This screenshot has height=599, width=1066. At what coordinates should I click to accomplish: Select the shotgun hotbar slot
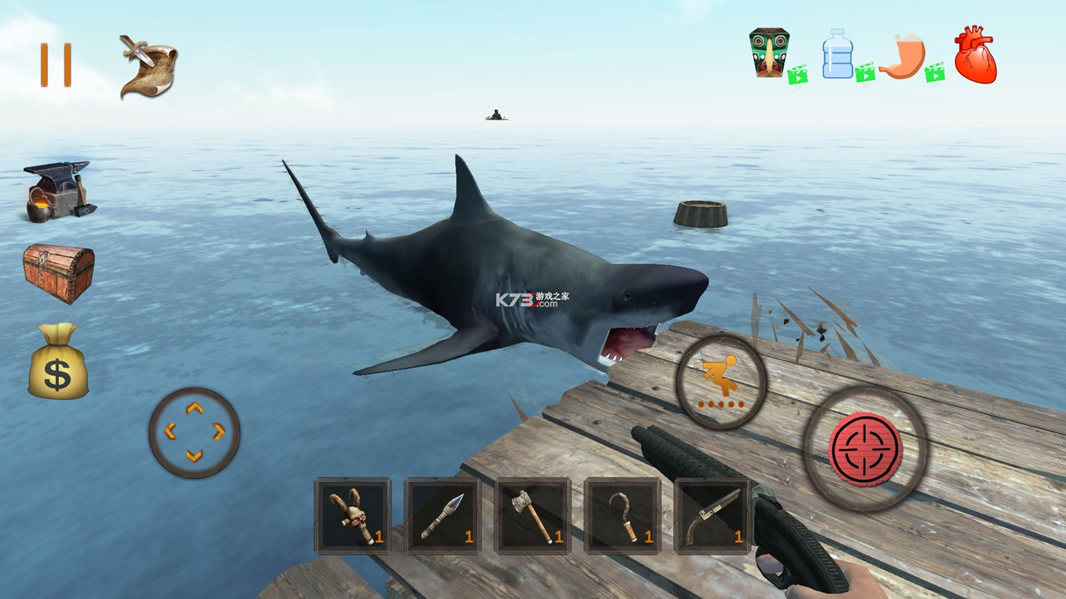point(712,516)
